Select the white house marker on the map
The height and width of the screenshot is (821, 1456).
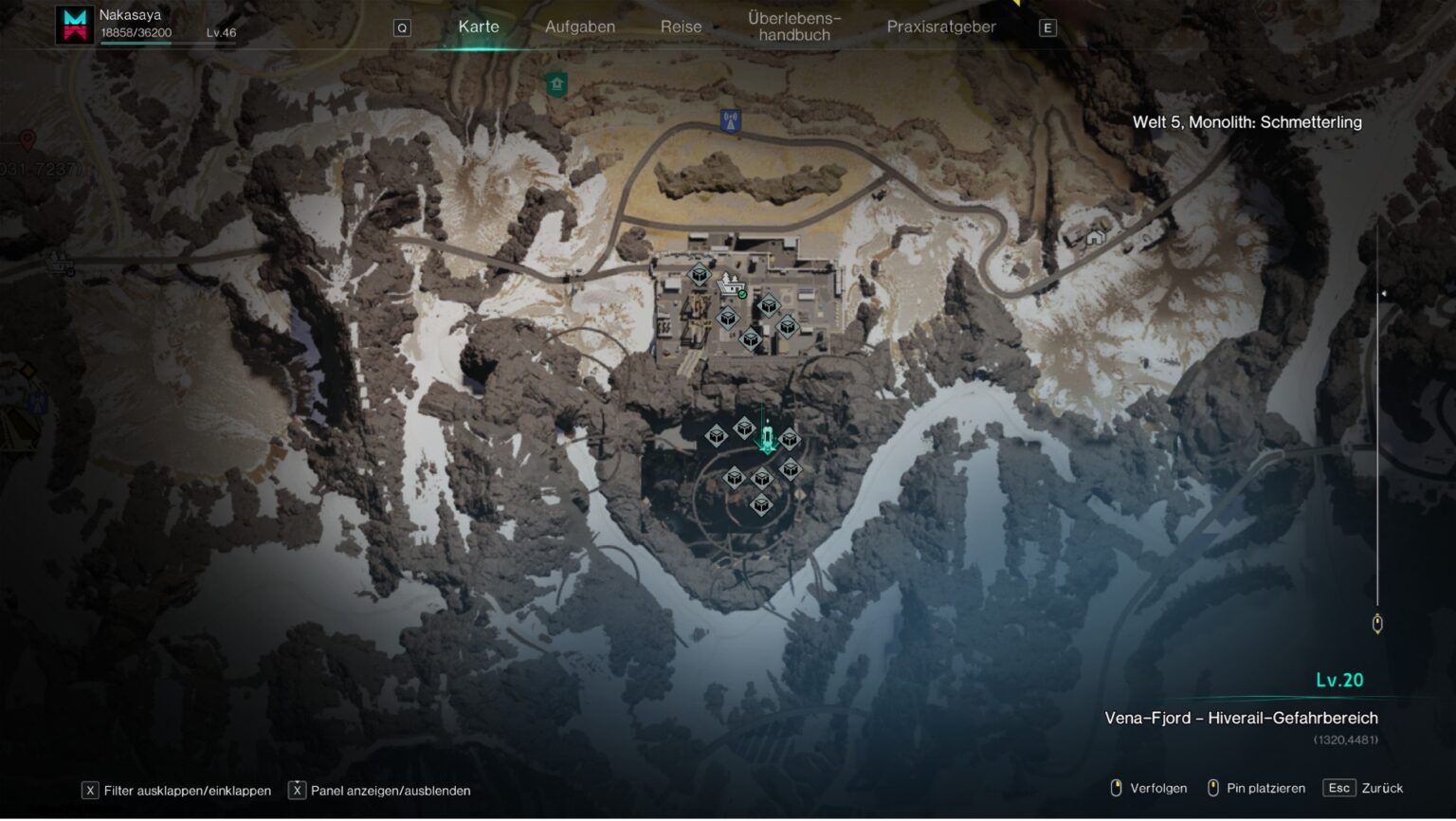coord(1095,236)
